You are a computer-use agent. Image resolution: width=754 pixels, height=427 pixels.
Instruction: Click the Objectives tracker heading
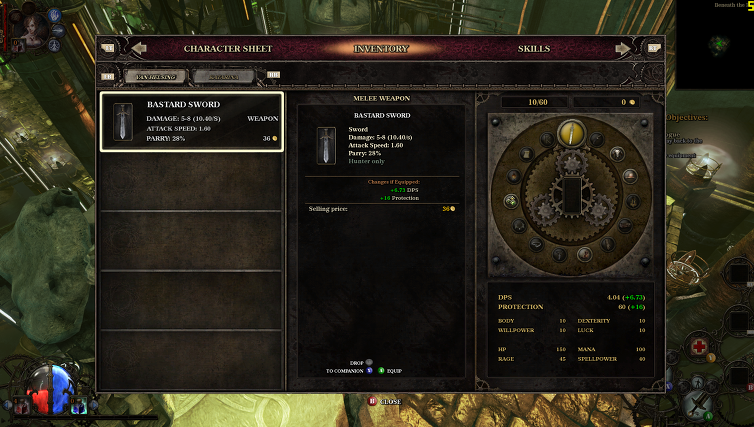[687, 117]
